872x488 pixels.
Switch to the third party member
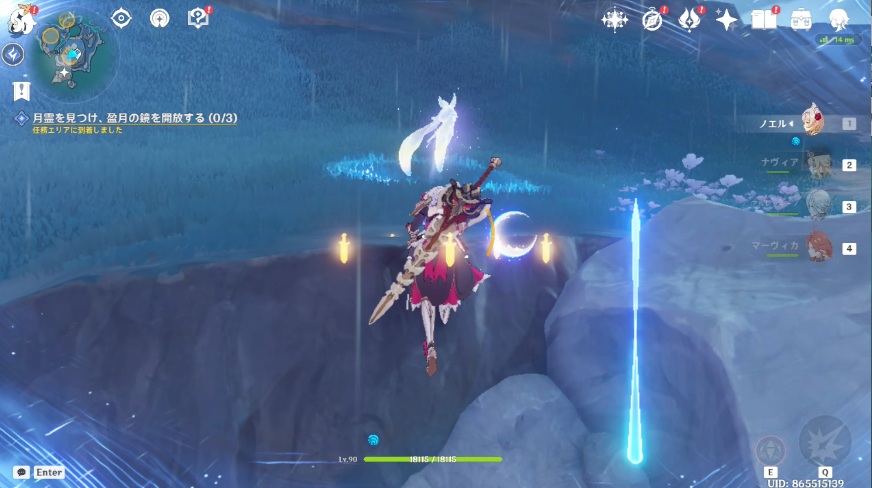tap(818, 206)
